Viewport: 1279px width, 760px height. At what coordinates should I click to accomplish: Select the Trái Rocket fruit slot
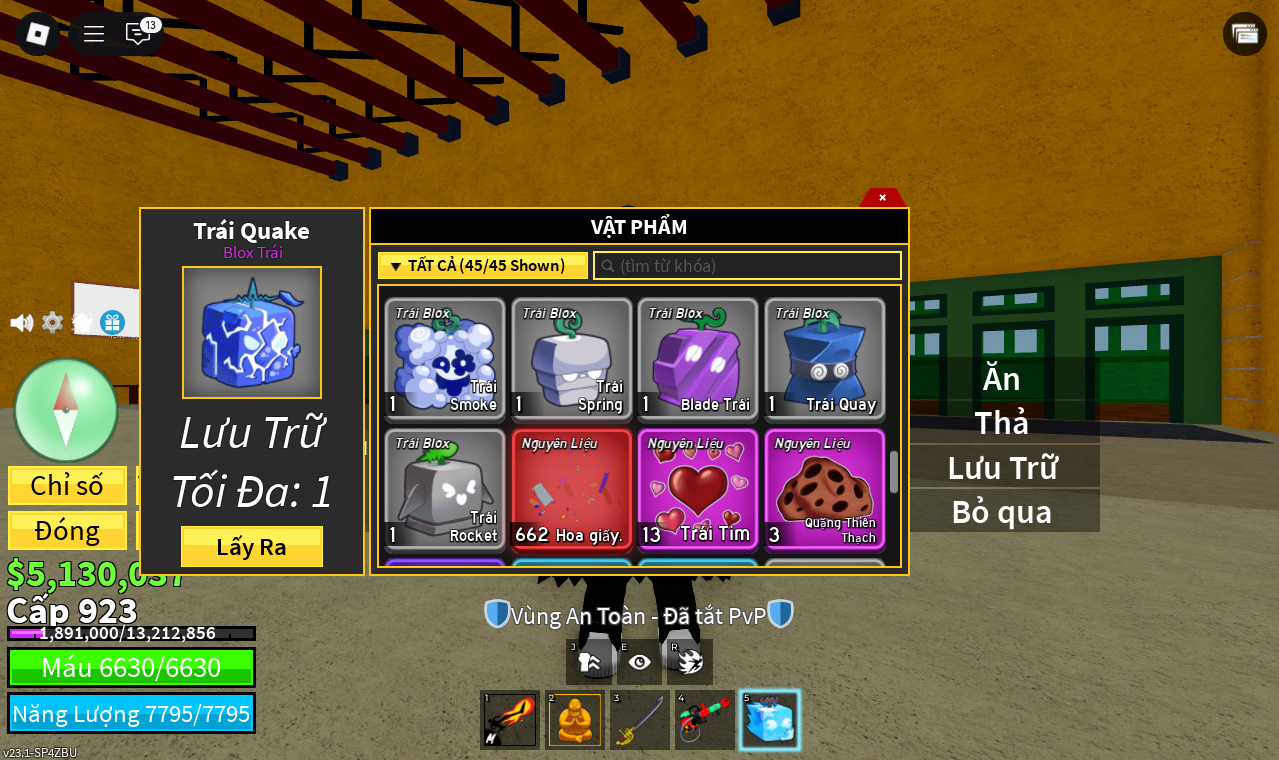click(445, 490)
